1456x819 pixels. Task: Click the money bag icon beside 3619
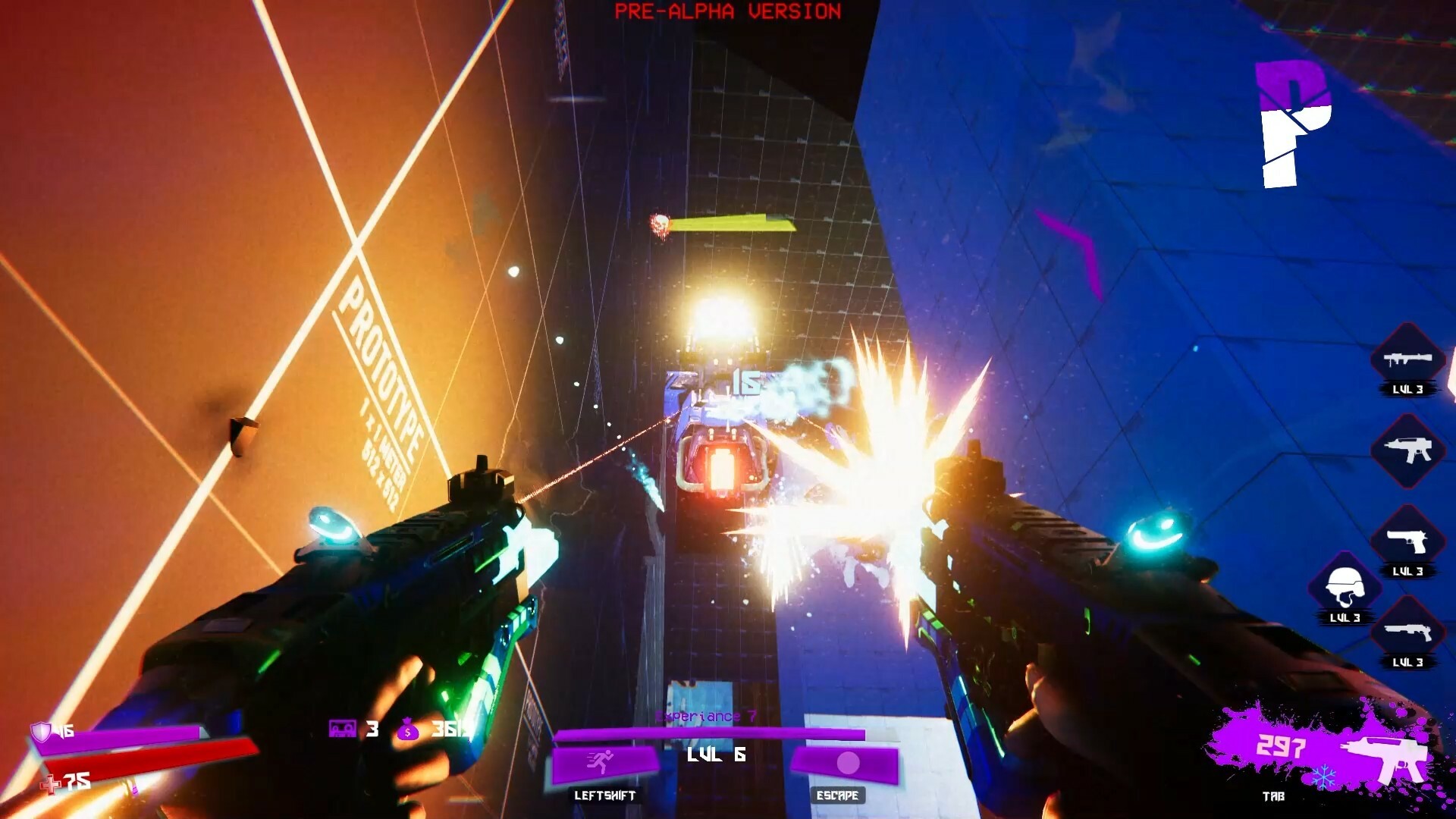[408, 729]
